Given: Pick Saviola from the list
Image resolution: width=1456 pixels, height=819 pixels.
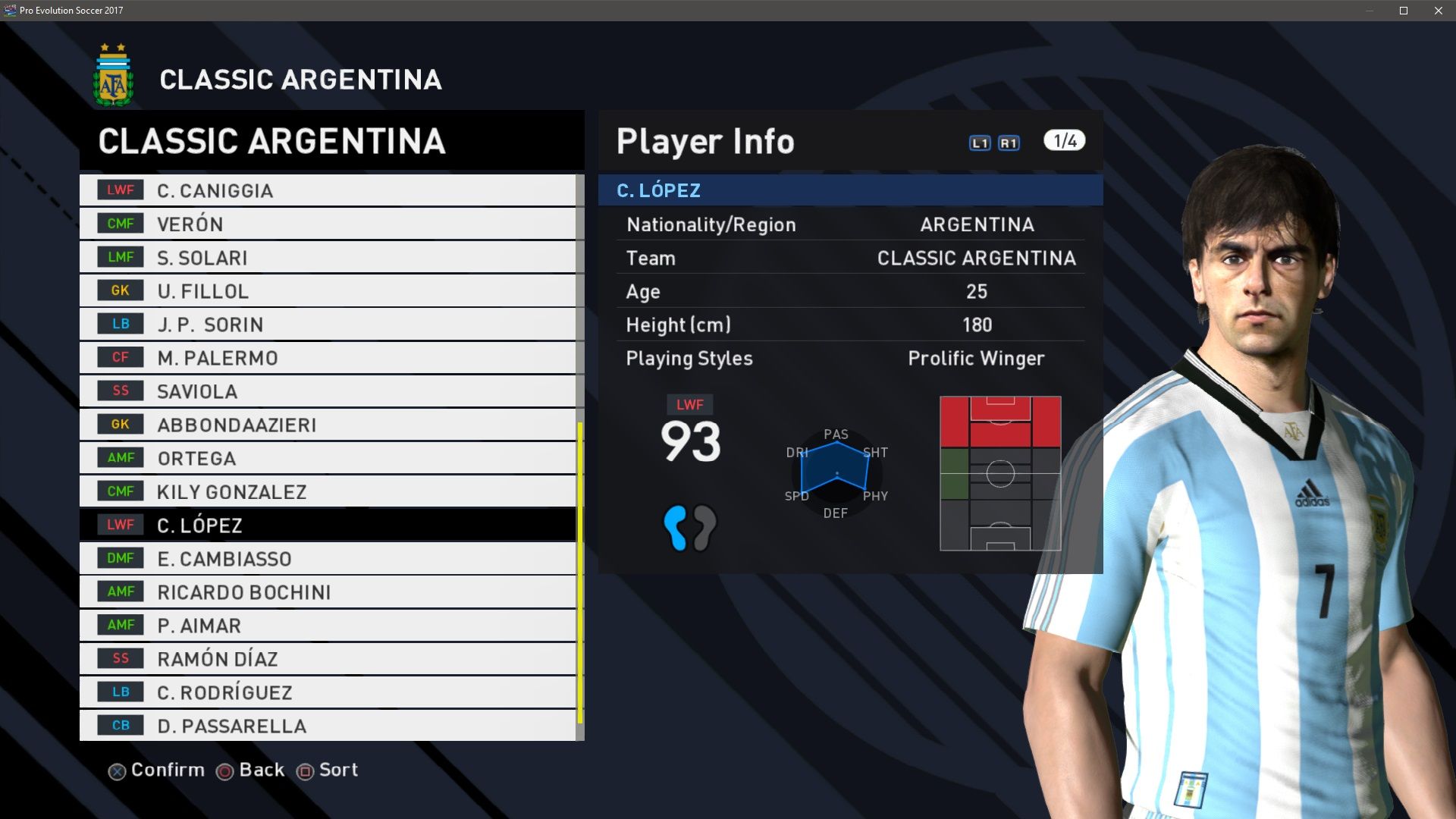Looking at the screenshot, I should click(328, 391).
